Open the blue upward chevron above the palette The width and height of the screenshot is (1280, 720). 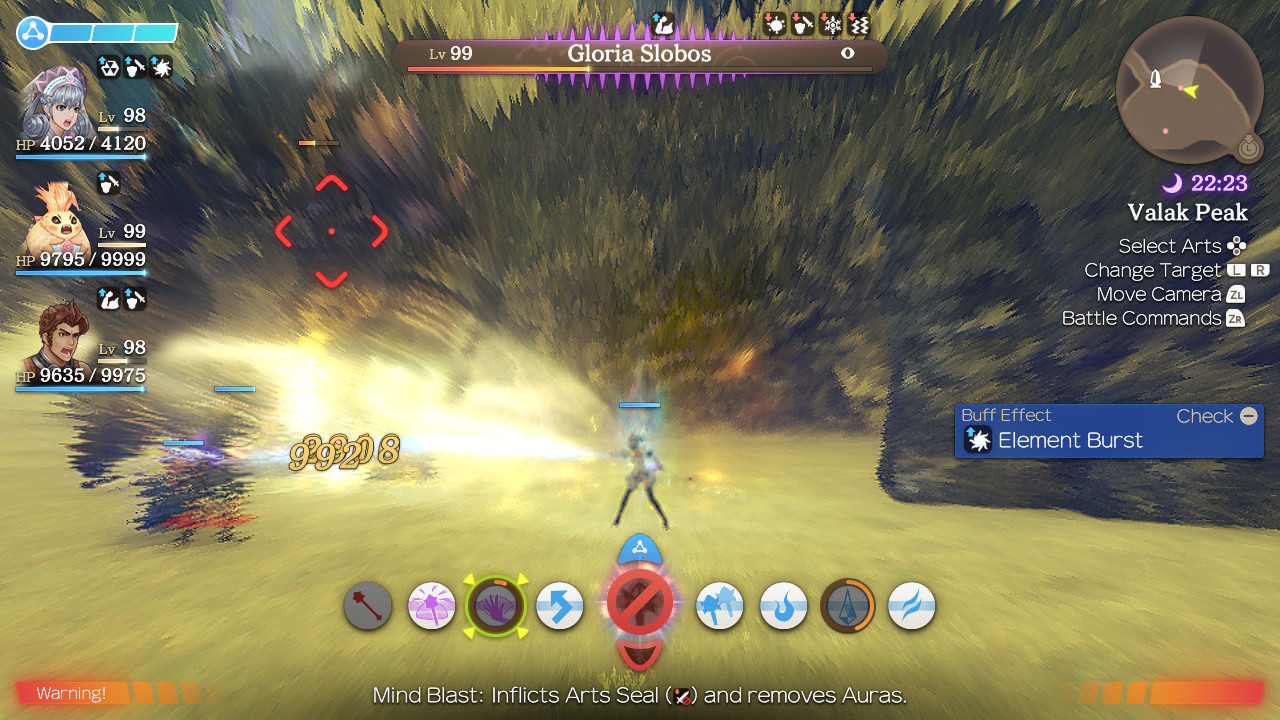coord(641,546)
